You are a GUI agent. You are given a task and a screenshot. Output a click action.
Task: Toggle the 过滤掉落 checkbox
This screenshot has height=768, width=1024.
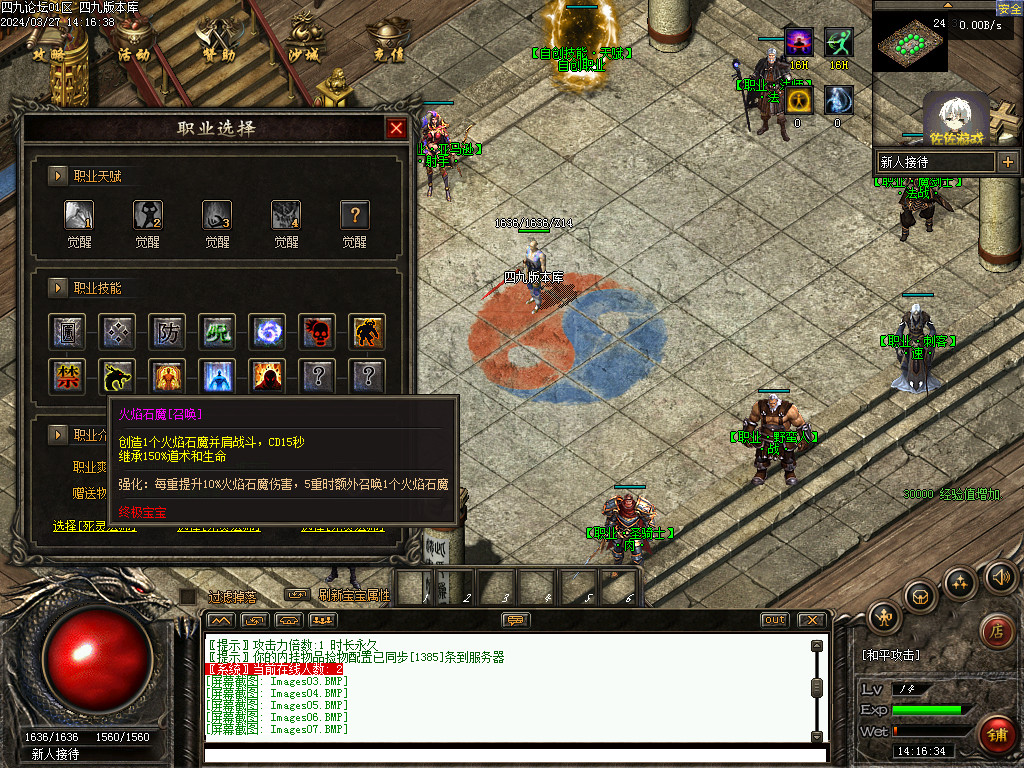tap(187, 596)
